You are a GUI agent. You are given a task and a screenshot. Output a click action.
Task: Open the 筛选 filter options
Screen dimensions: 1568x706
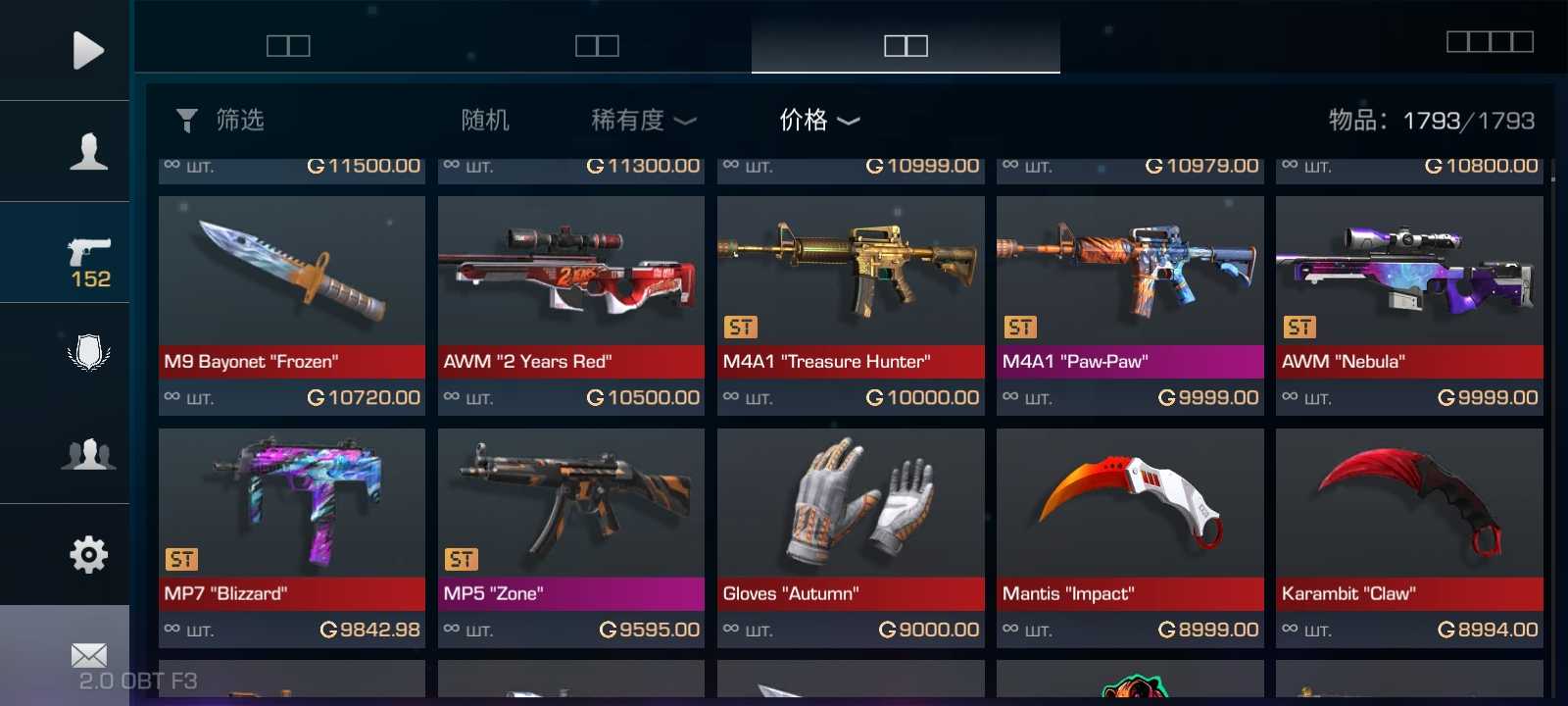[220, 121]
